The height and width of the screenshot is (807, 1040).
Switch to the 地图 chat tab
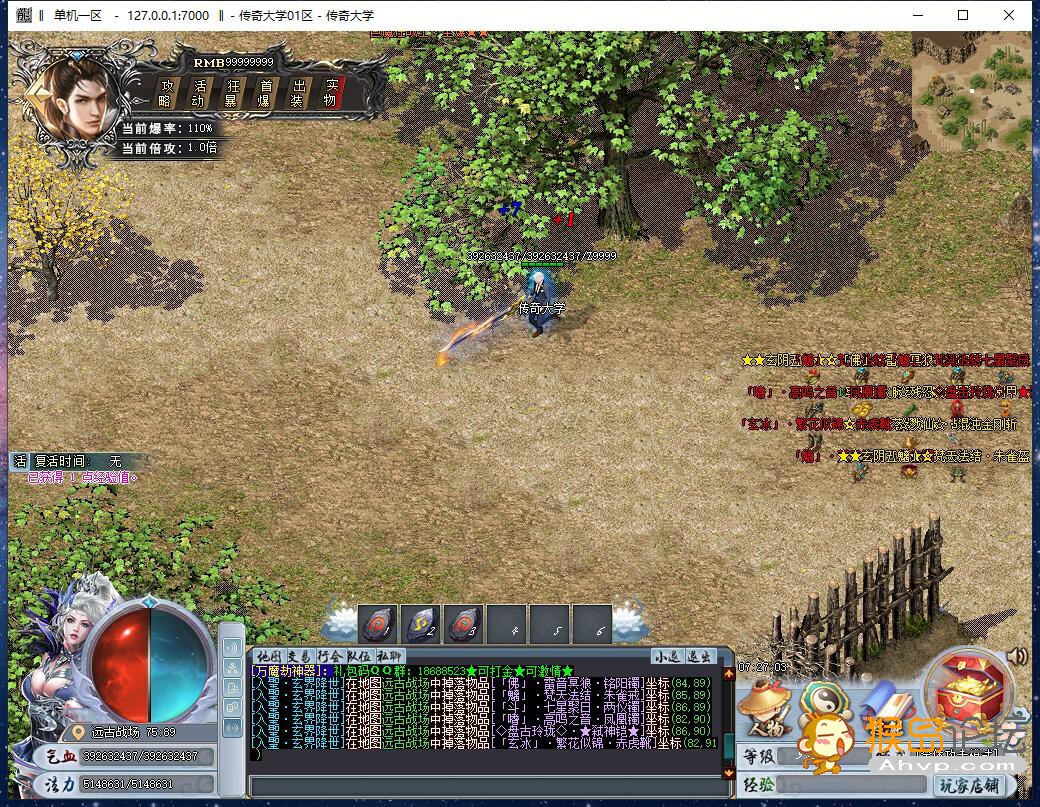[268, 656]
